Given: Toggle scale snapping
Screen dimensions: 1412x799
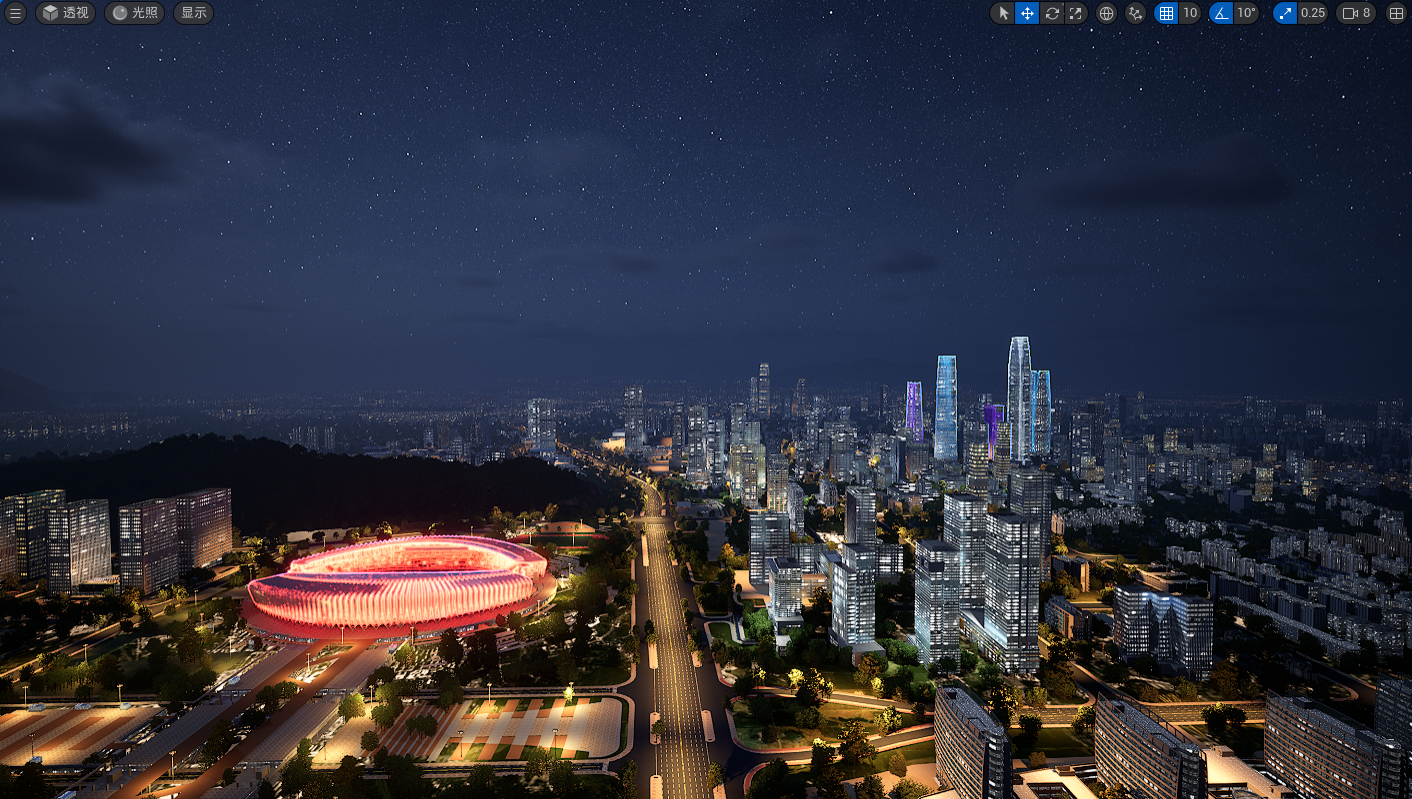Looking at the screenshot, I should pos(1285,13).
